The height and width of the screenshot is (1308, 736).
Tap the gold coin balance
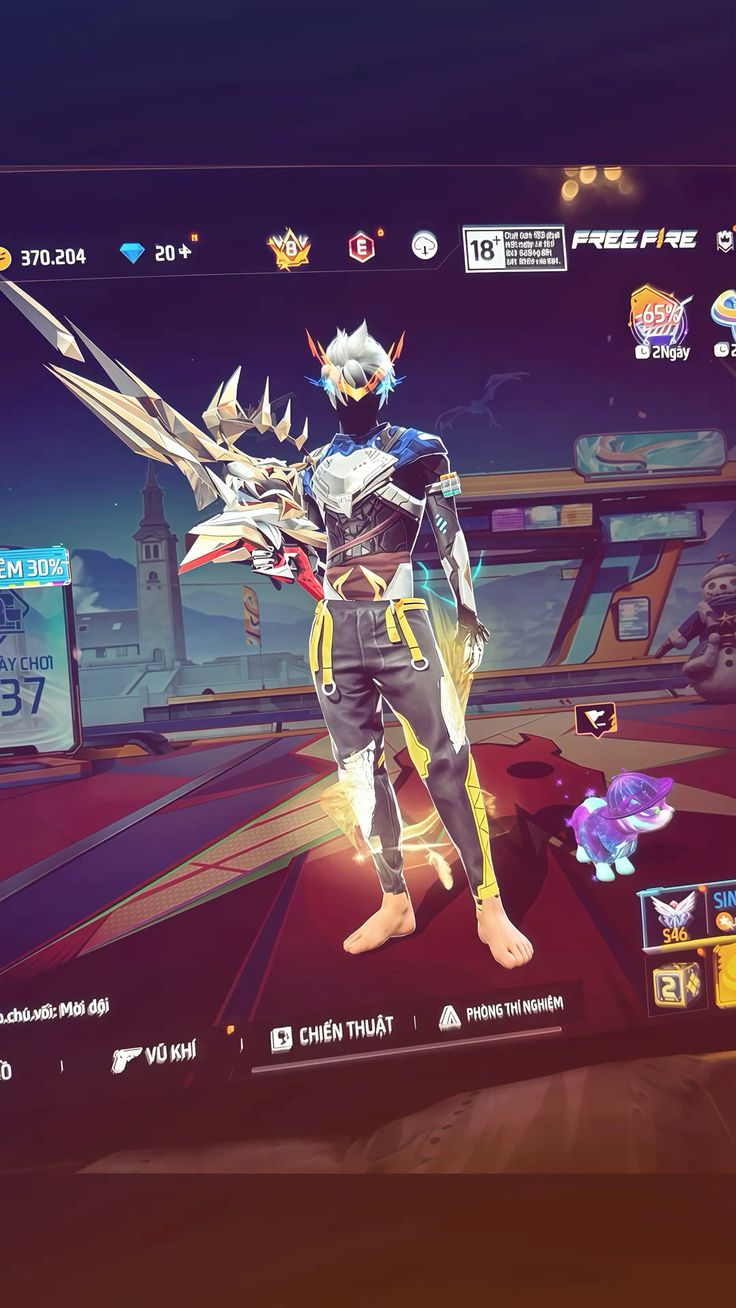pos(45,258)
